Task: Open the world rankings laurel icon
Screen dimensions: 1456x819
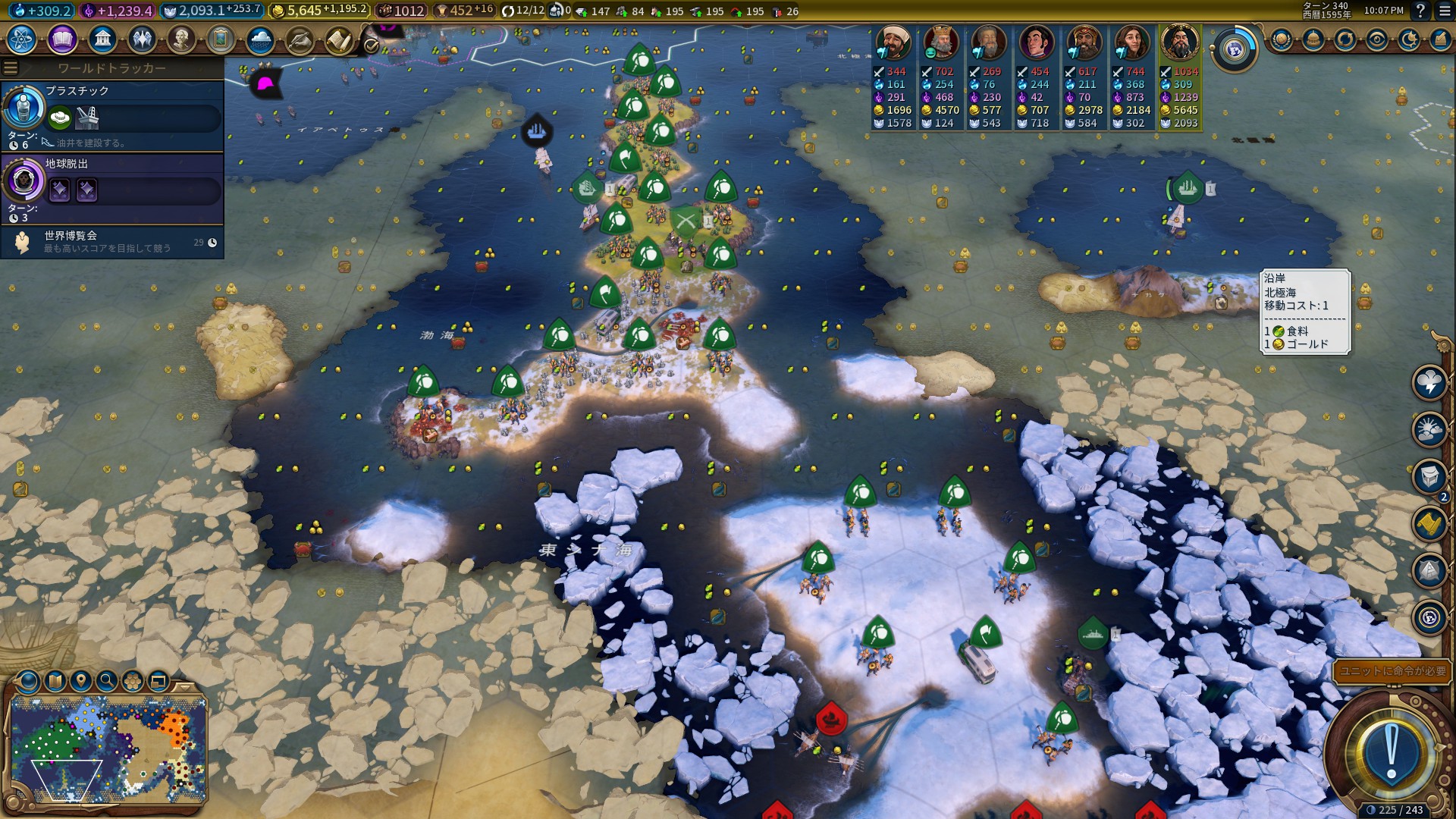Action: tap(1282, 39)
